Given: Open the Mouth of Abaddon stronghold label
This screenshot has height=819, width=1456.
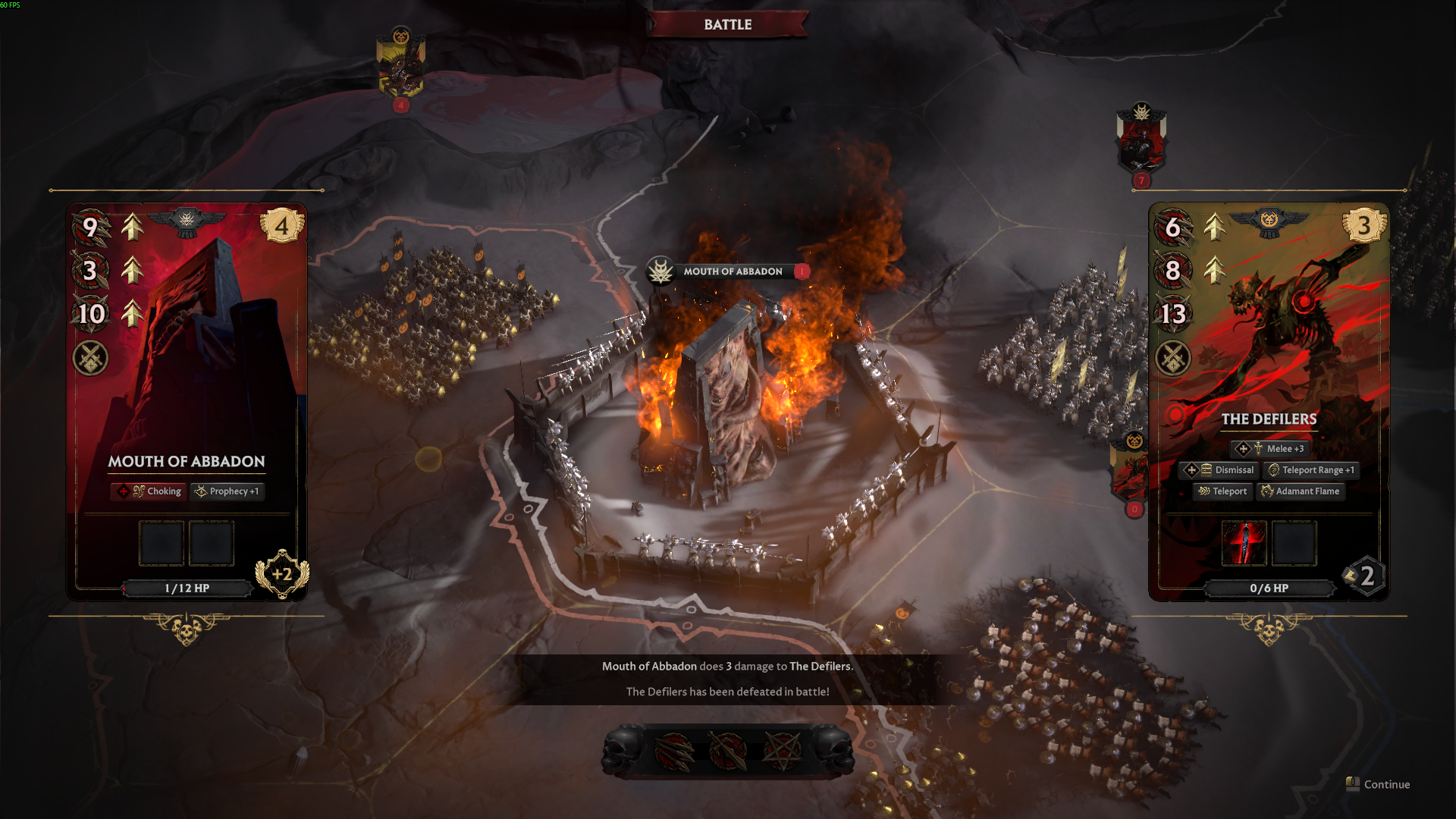Looking at the screenshot, I should pyautogui.click(x=732, y=271).
